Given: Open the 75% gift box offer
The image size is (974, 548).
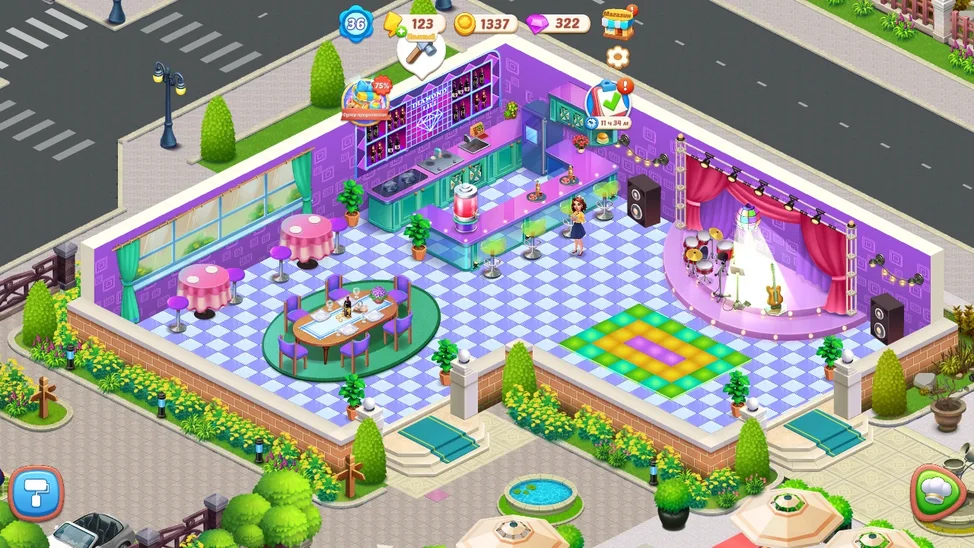Looking at the screenshot, I should point(366,100).
